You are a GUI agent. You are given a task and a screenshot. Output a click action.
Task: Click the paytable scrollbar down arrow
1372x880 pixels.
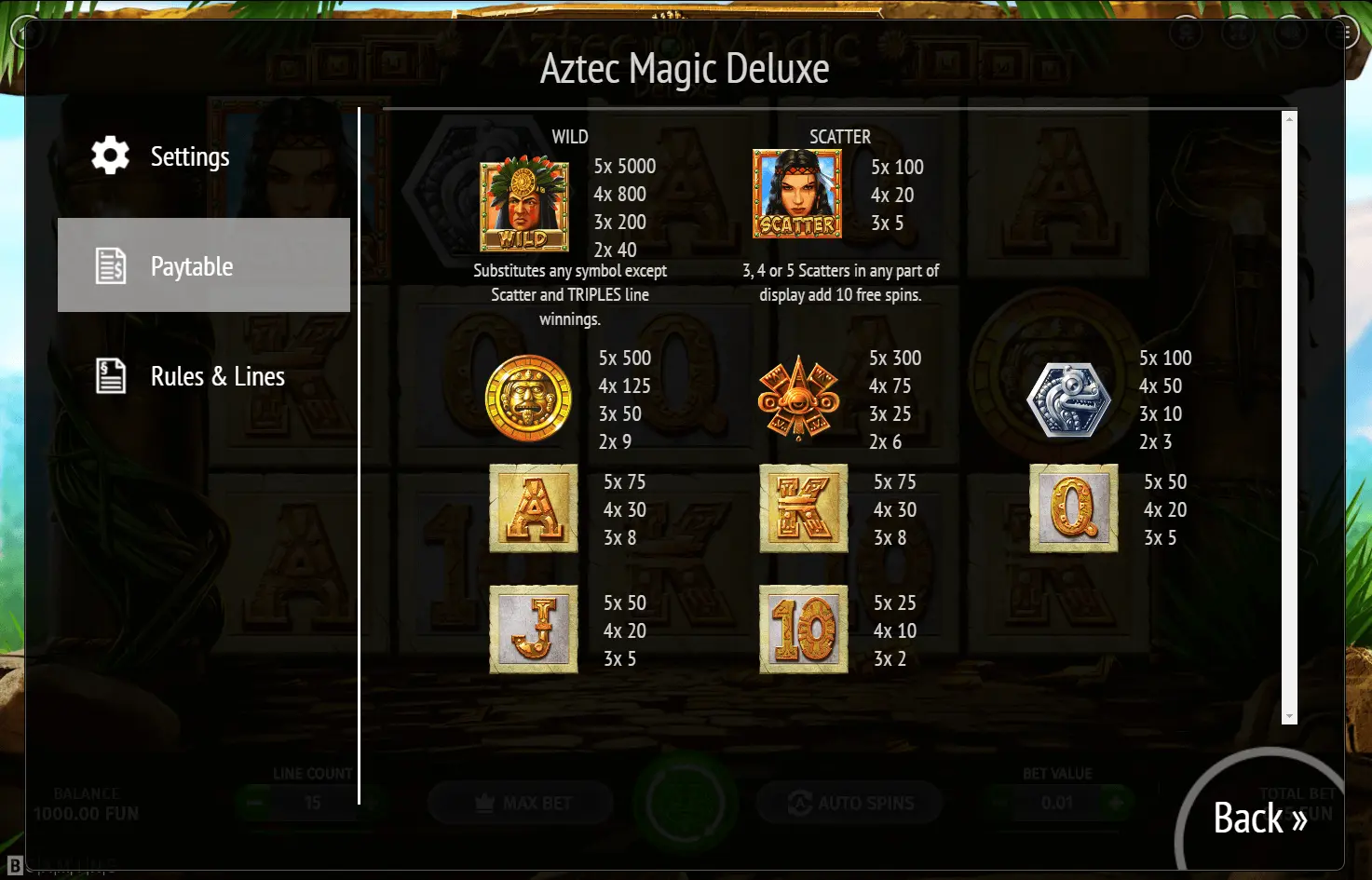tap(1289, 716)
